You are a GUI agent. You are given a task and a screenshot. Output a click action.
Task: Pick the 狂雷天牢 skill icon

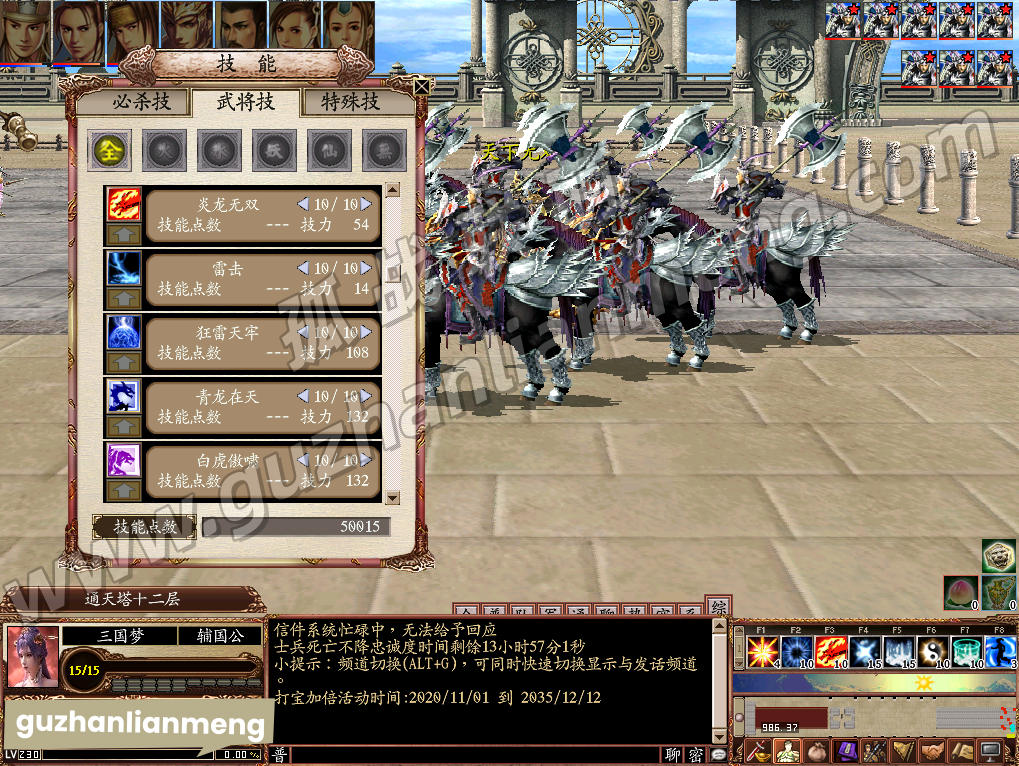click(x=124, y=332)
